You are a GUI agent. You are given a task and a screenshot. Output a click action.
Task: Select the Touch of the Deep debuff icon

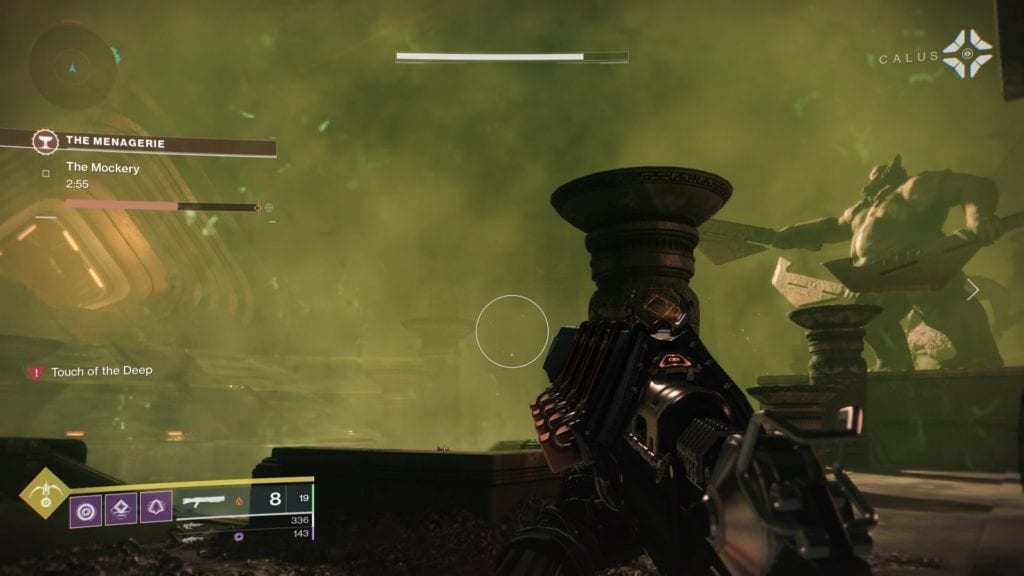pyautogui.click(x=36, y=372)
